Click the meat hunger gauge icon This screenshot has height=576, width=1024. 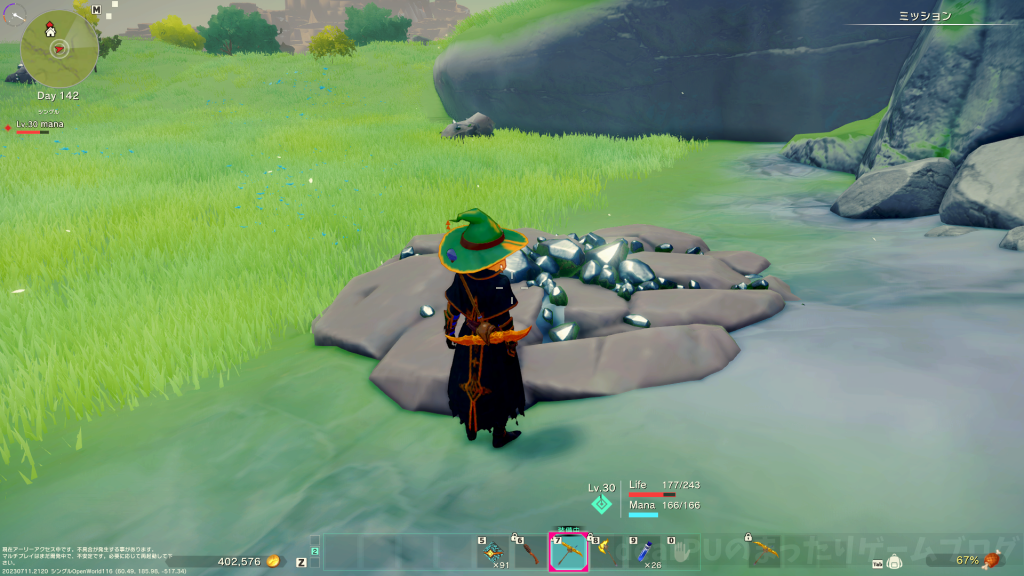(x=992, y=560)
